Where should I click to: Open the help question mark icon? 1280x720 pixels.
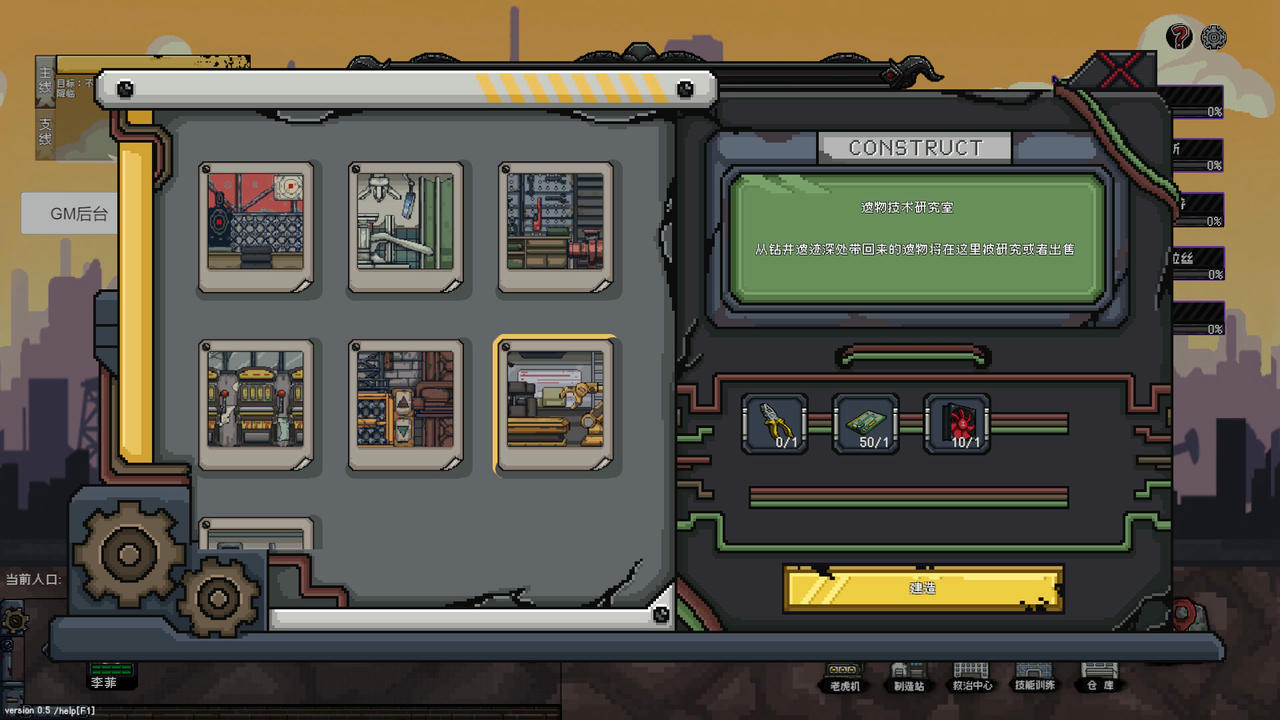1180,37
